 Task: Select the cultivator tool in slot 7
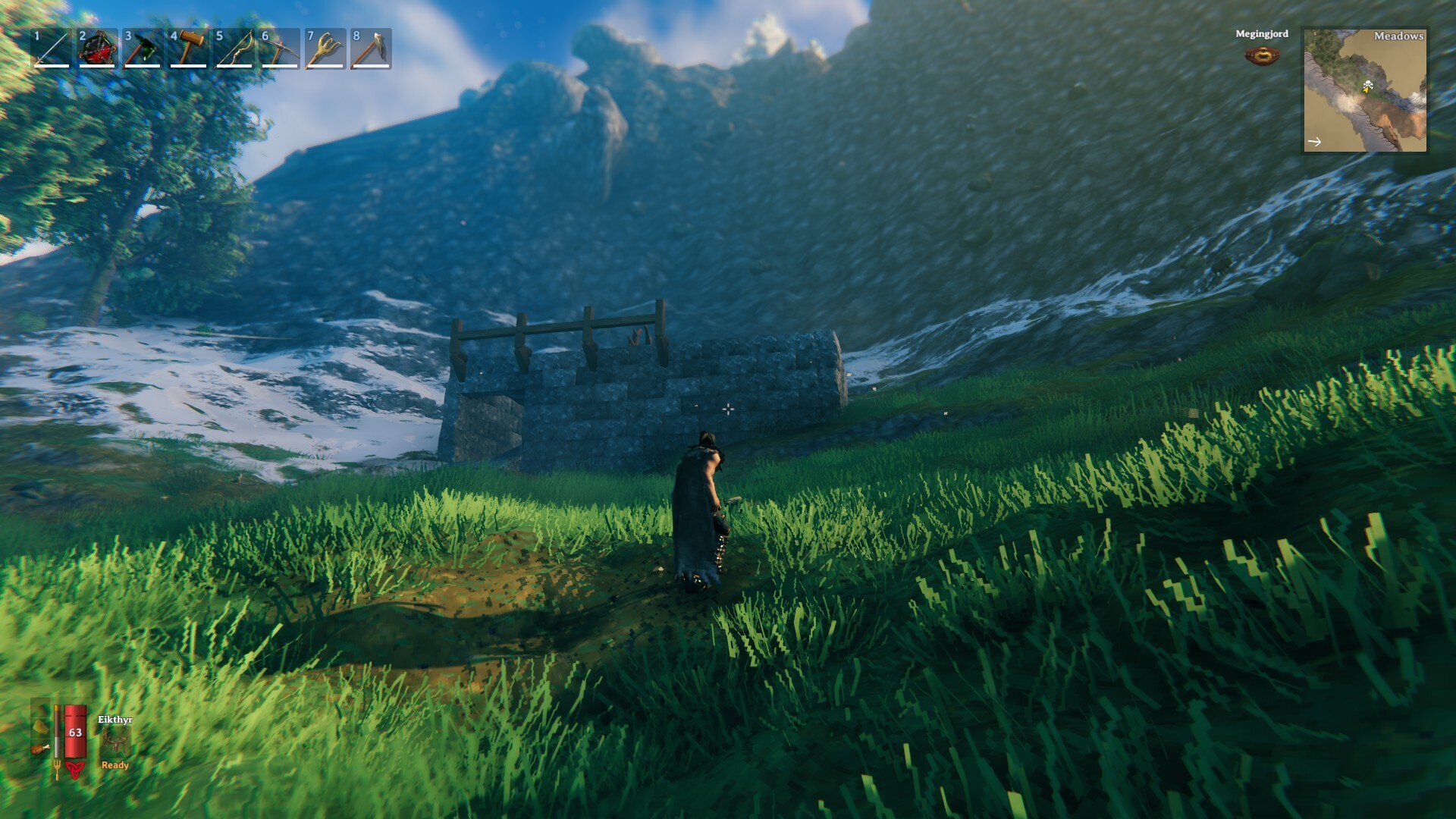tap(325, 49)
